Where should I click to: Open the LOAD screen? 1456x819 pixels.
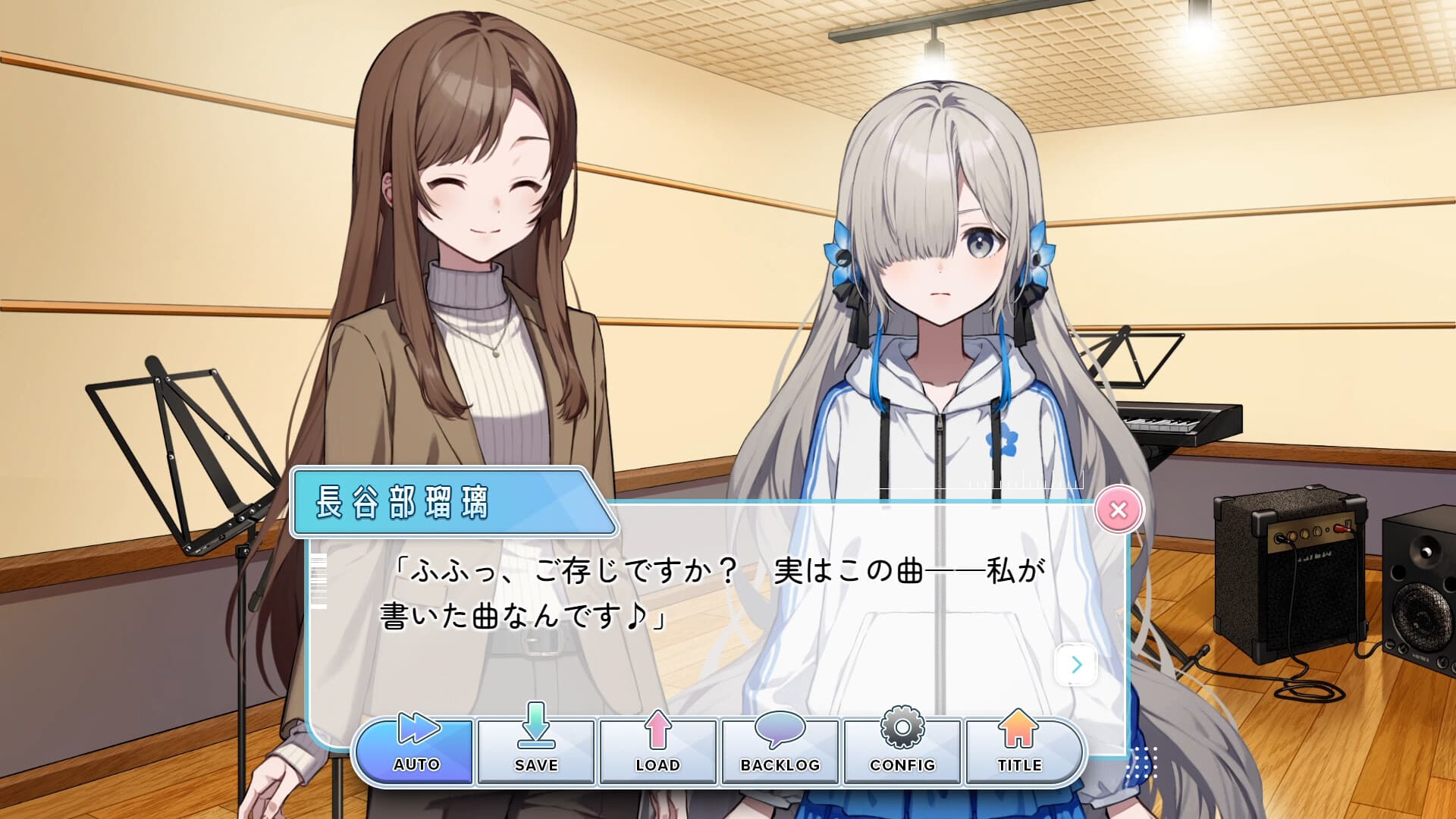657,751
